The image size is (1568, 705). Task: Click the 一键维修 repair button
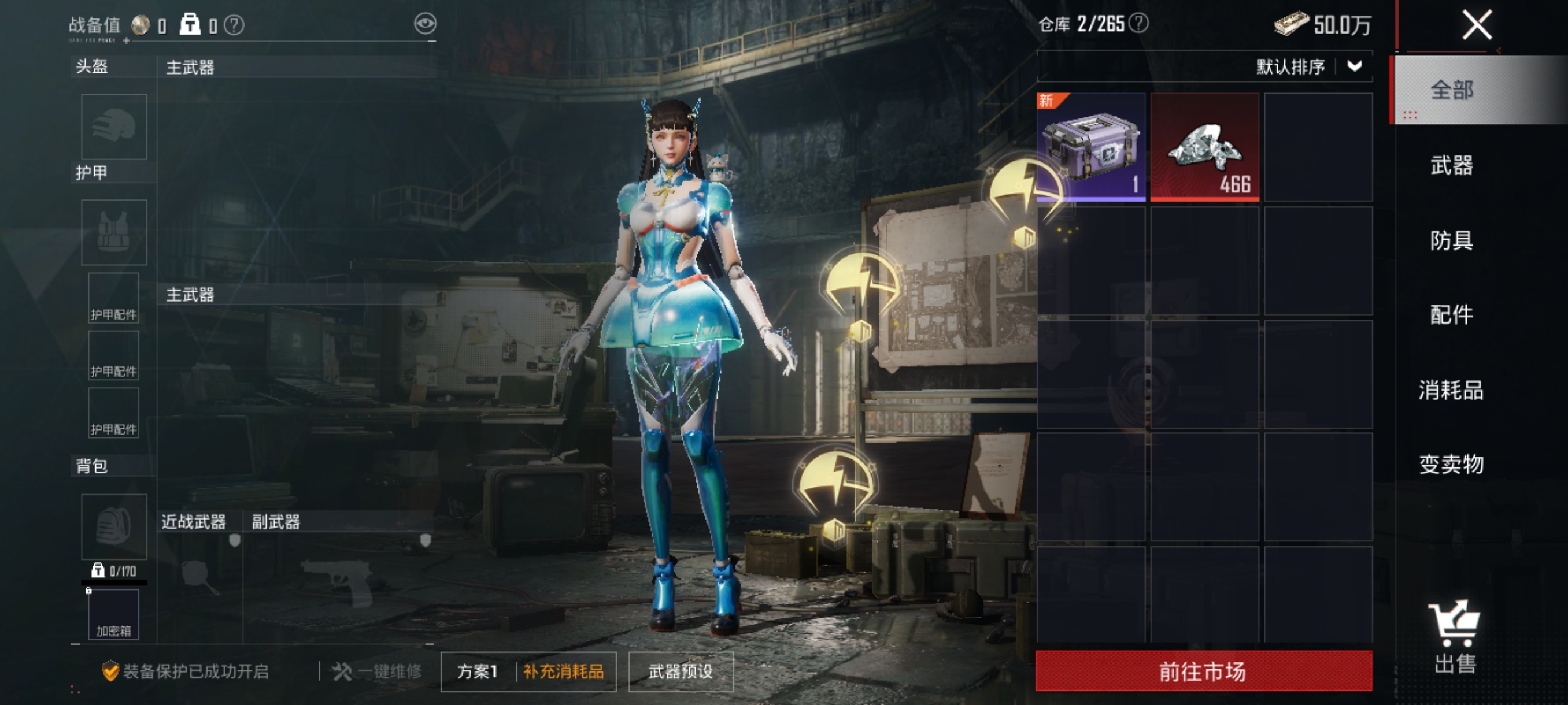[x=378, y=671]
